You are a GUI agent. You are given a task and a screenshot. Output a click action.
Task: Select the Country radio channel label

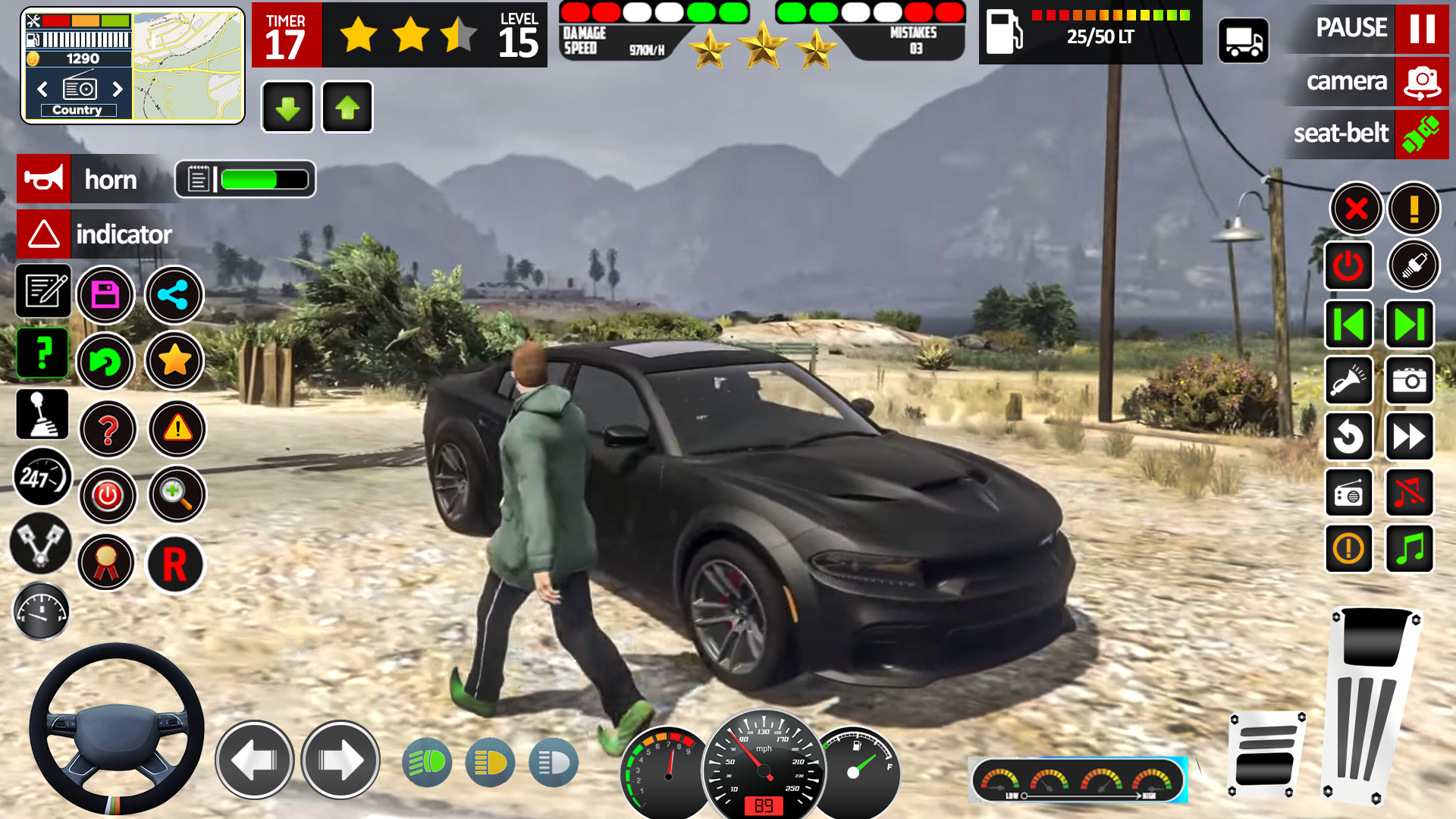78,109
